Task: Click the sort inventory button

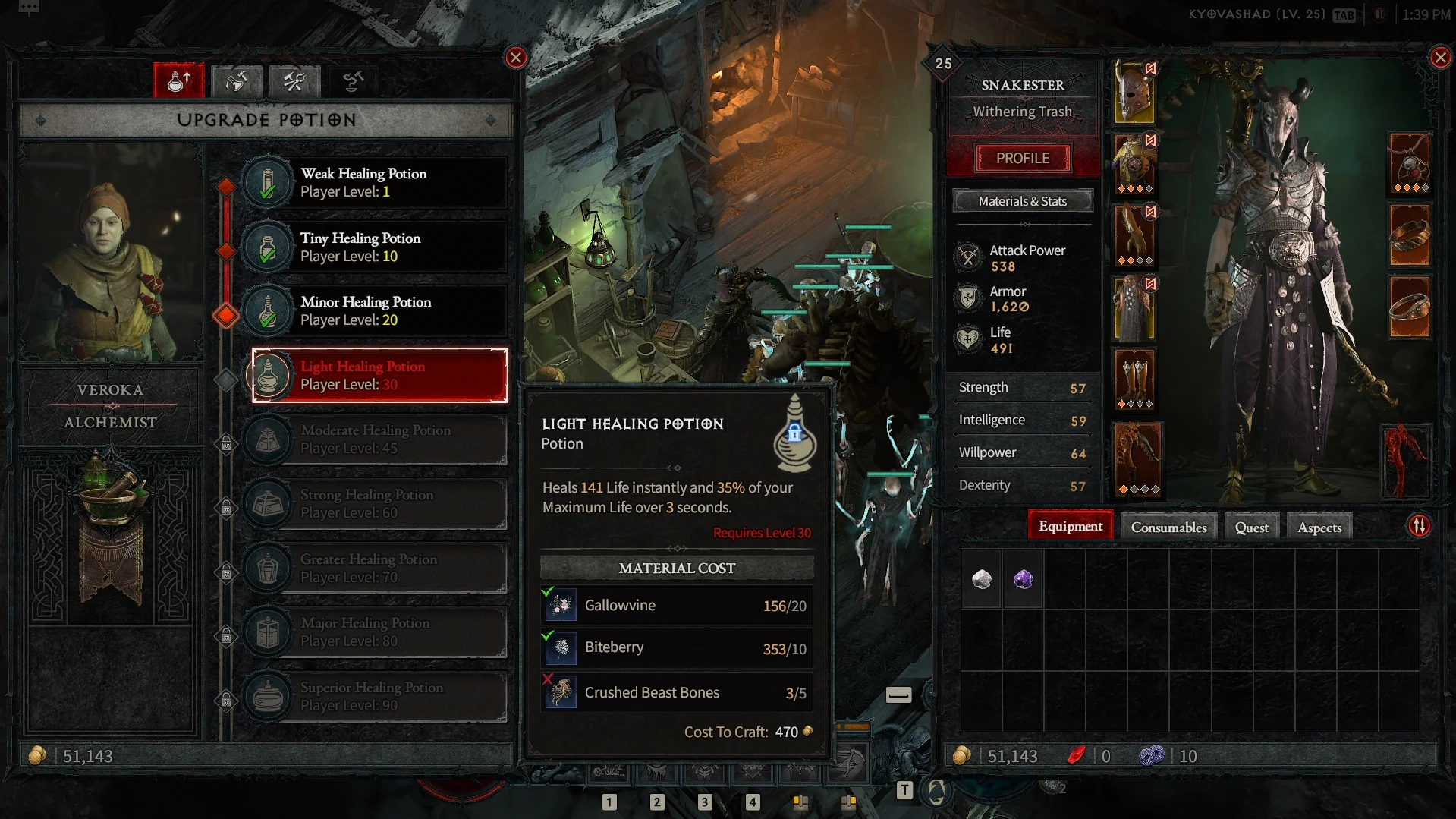Action: point(1419,526)
